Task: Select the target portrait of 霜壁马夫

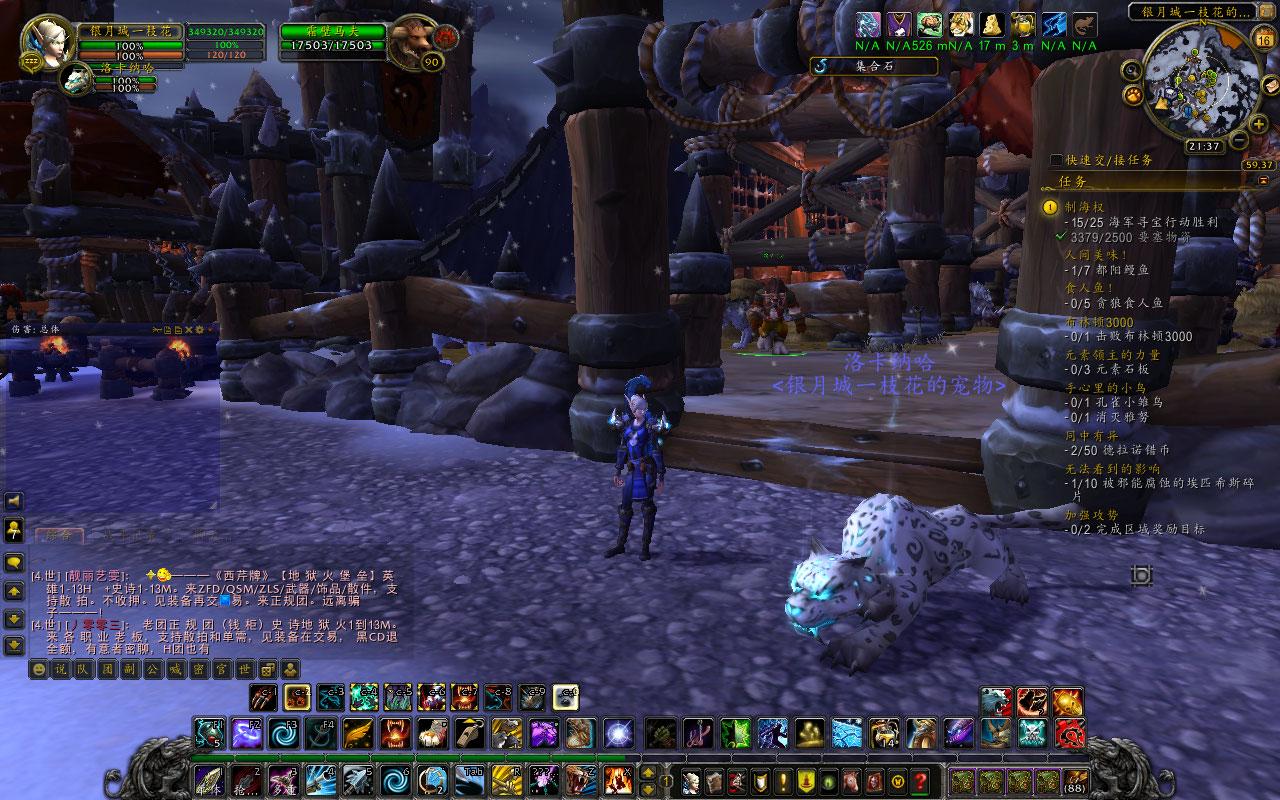Action: pos(412,42)
